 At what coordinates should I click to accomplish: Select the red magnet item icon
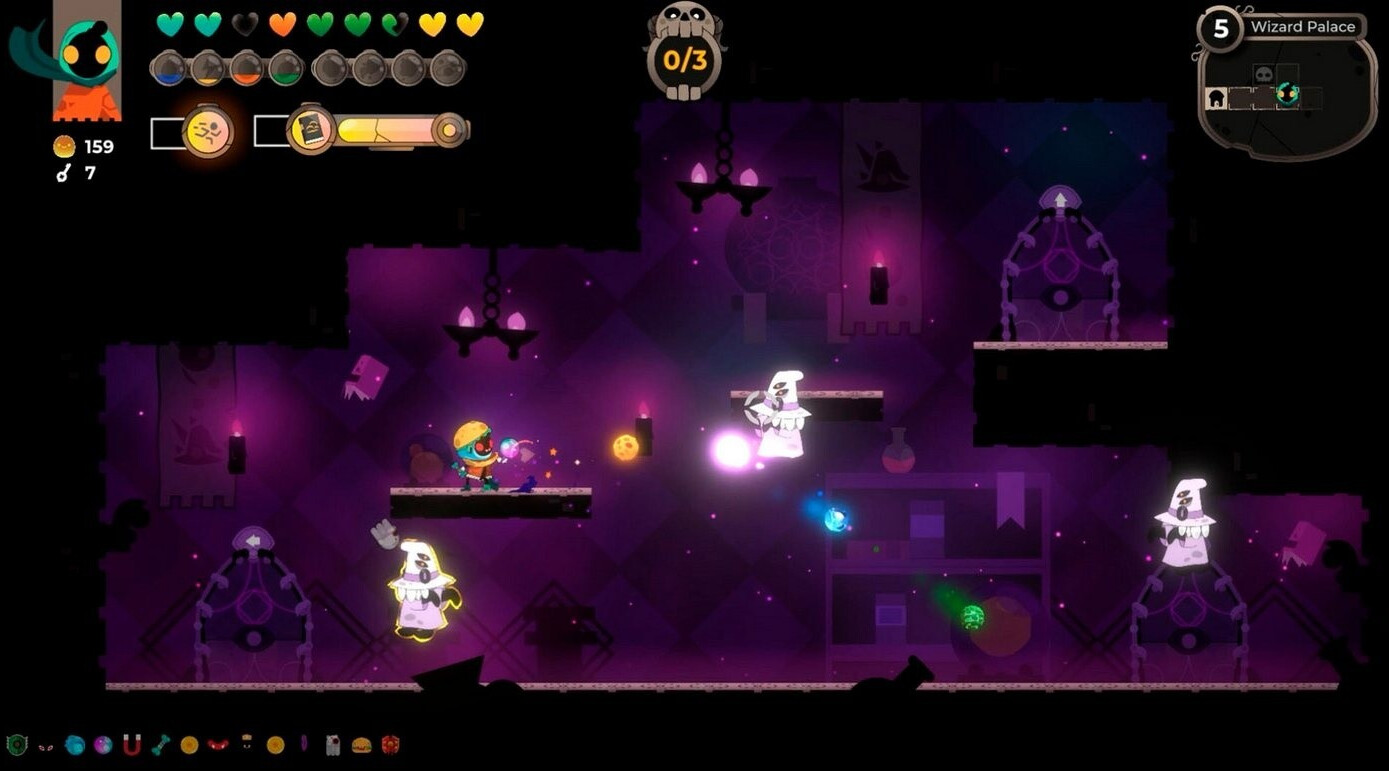click(131, 744)
